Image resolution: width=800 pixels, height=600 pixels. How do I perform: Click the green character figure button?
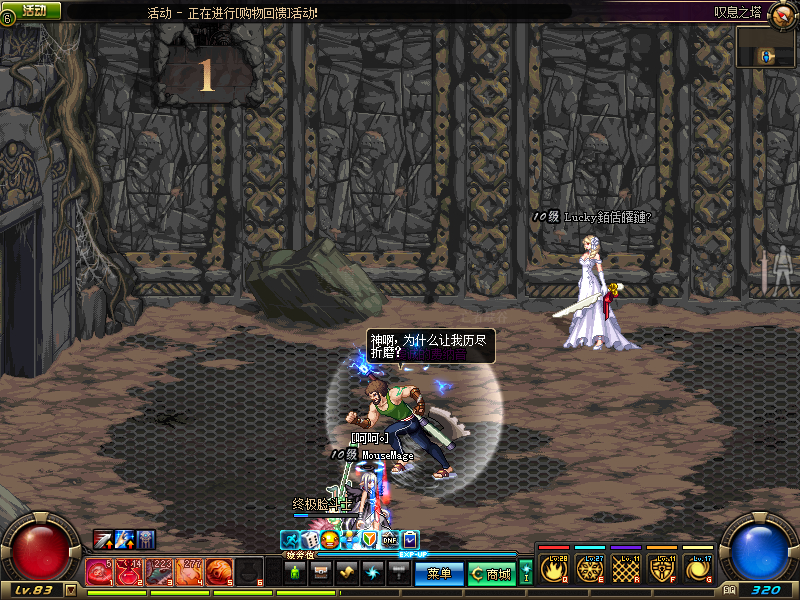tap(295, 573)
